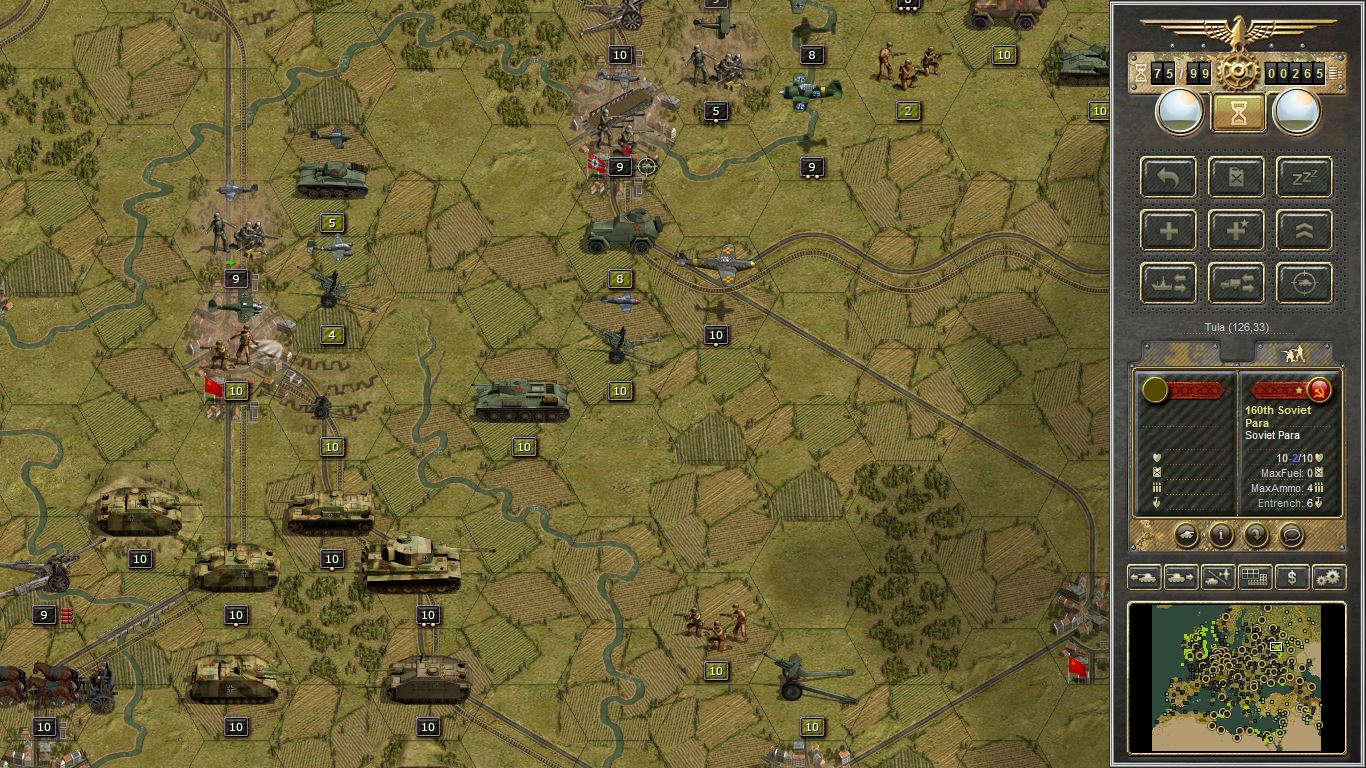Toggle the strategic grid map view

1254,577
